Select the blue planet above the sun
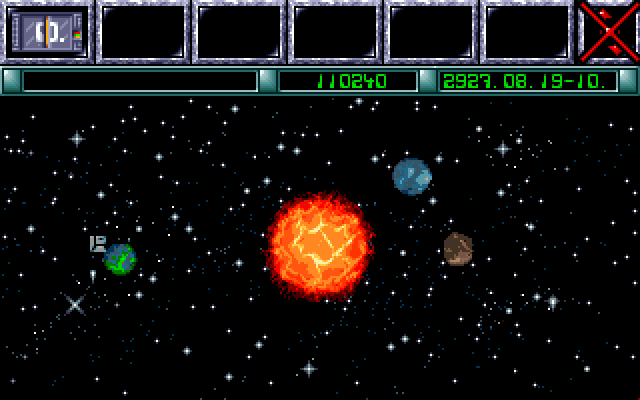This screenshot has width=640, height=400. pyautogui.click(x=412, y=176)
